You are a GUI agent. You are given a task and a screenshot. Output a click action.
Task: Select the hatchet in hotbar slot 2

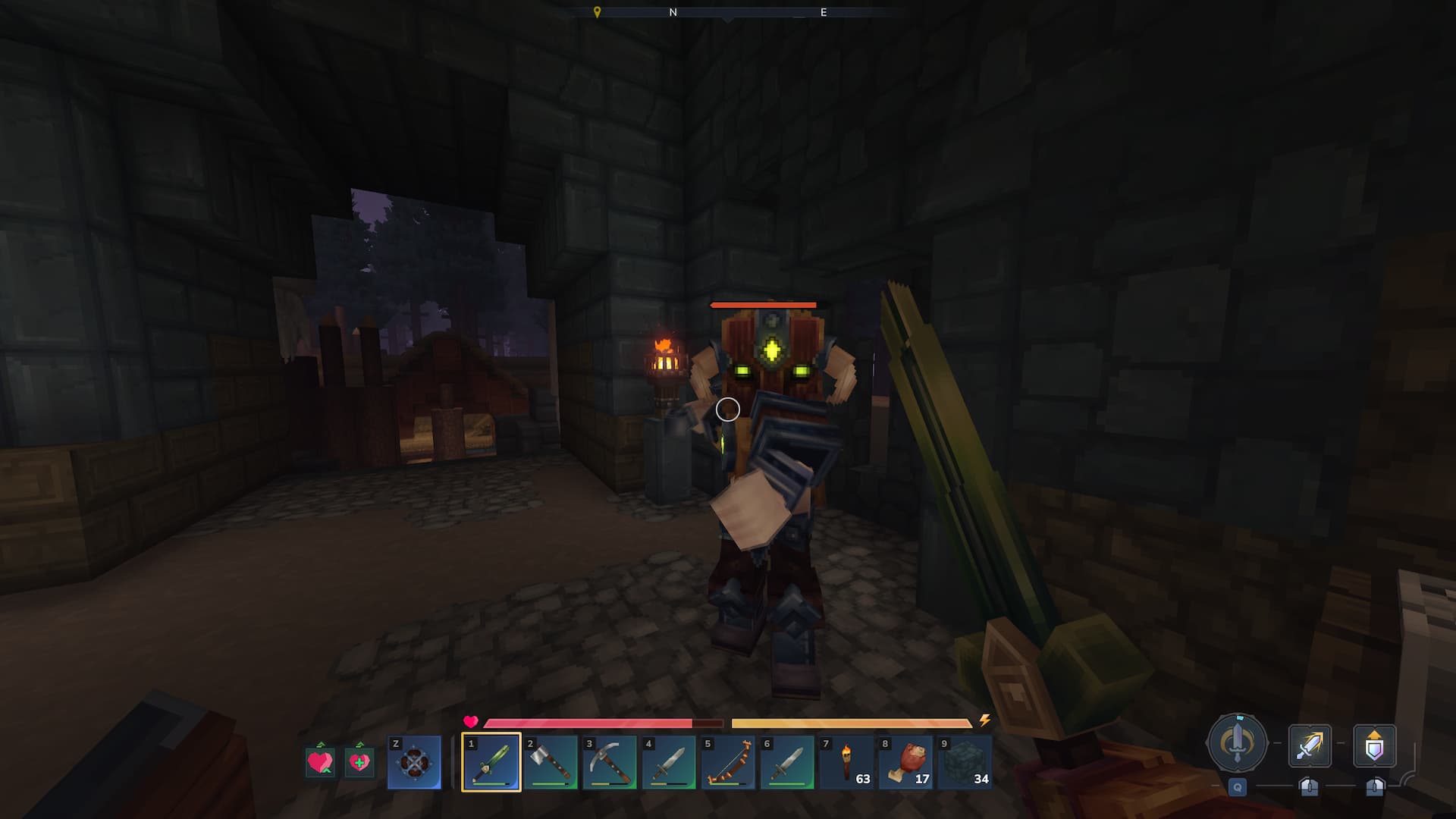[550, 762]
